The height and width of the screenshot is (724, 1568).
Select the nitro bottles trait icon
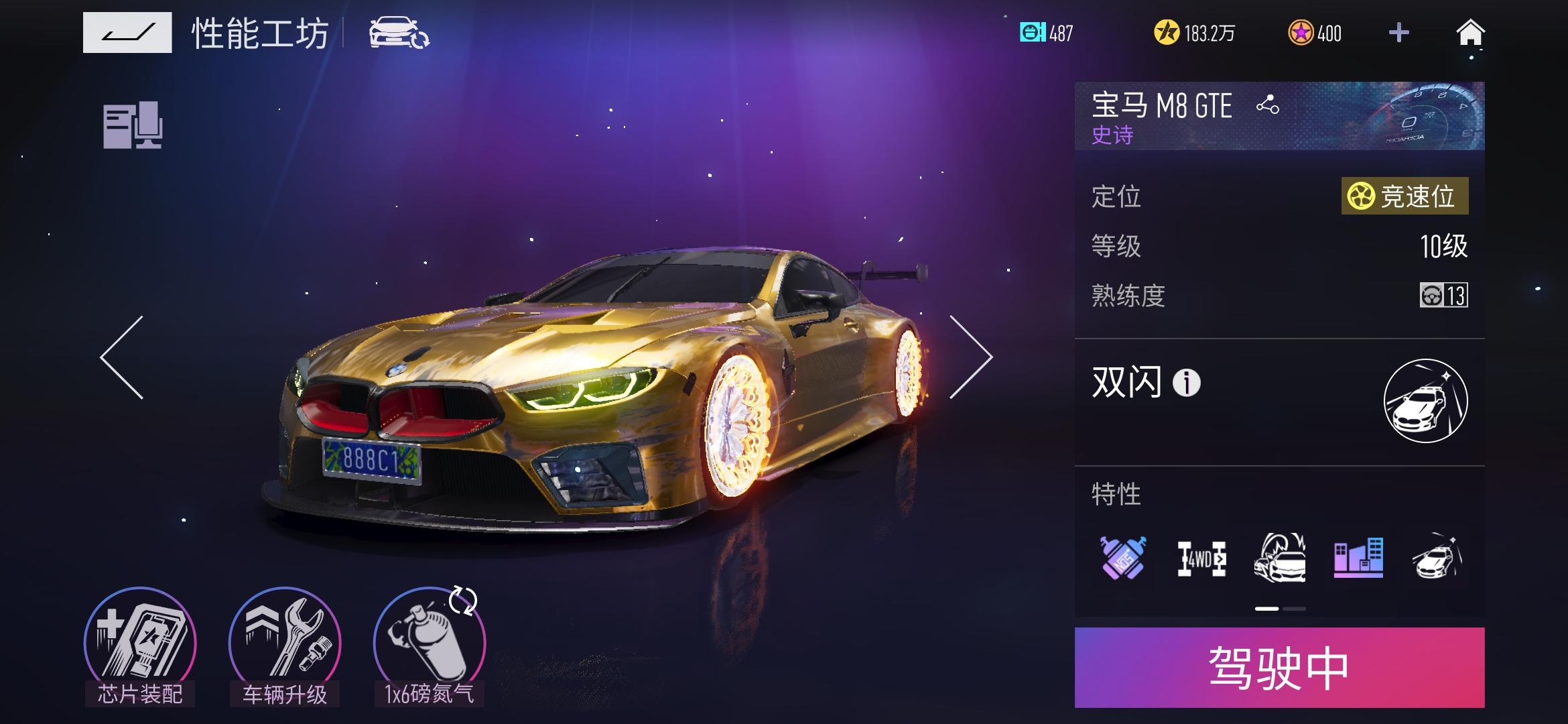coord(1123,557)
